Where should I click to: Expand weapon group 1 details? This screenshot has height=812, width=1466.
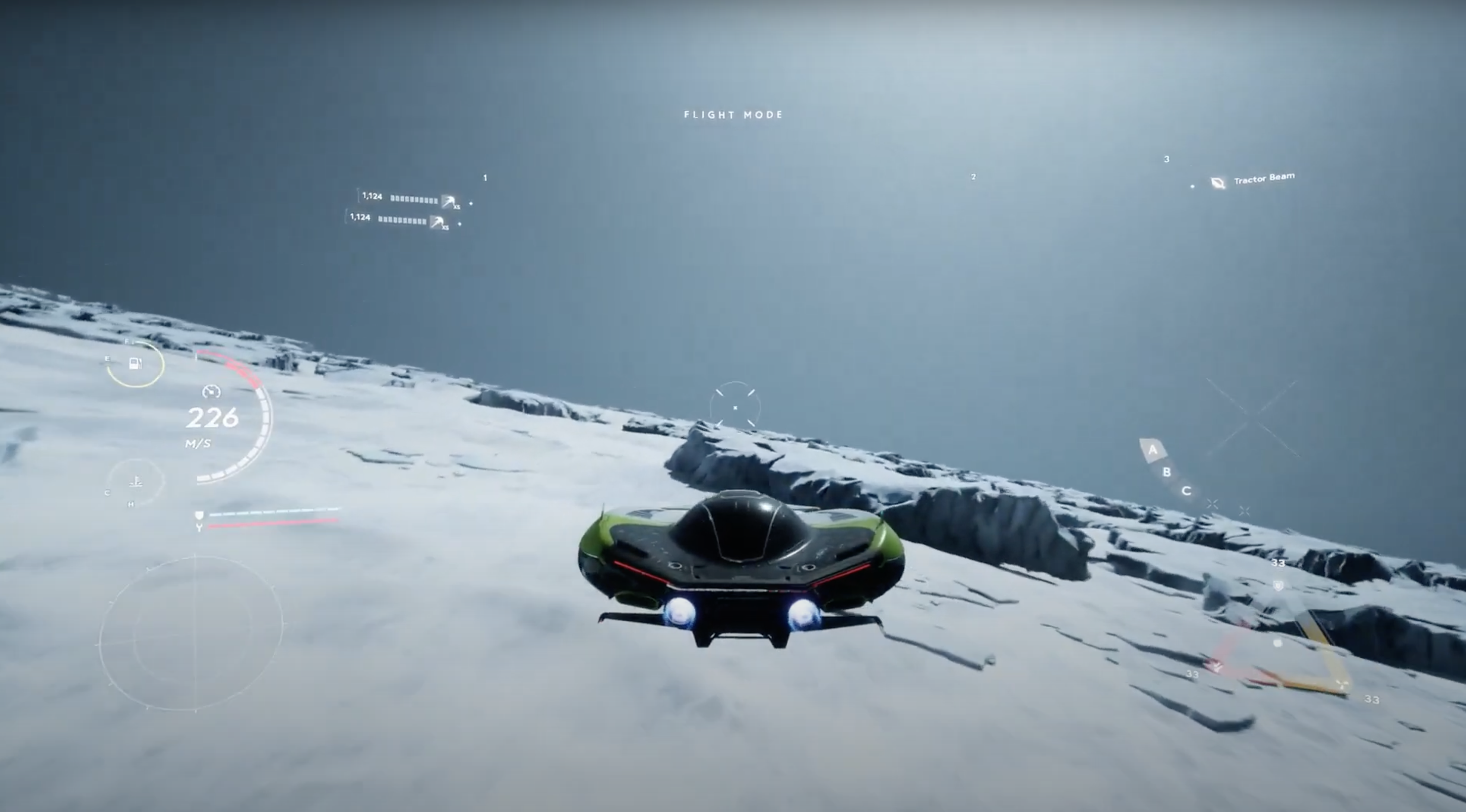click(x=484, y=178)
